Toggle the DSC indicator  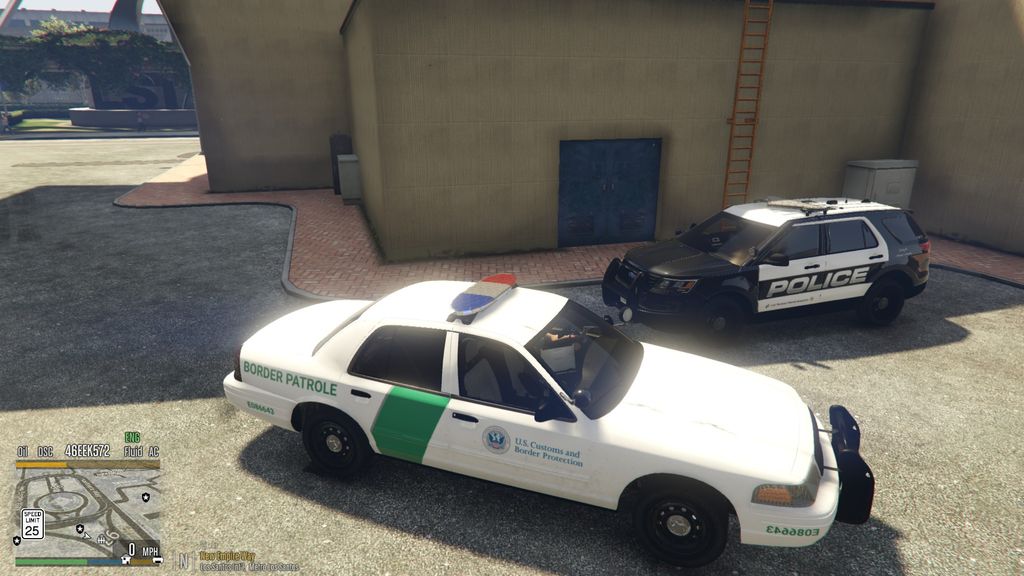[43, 452]
